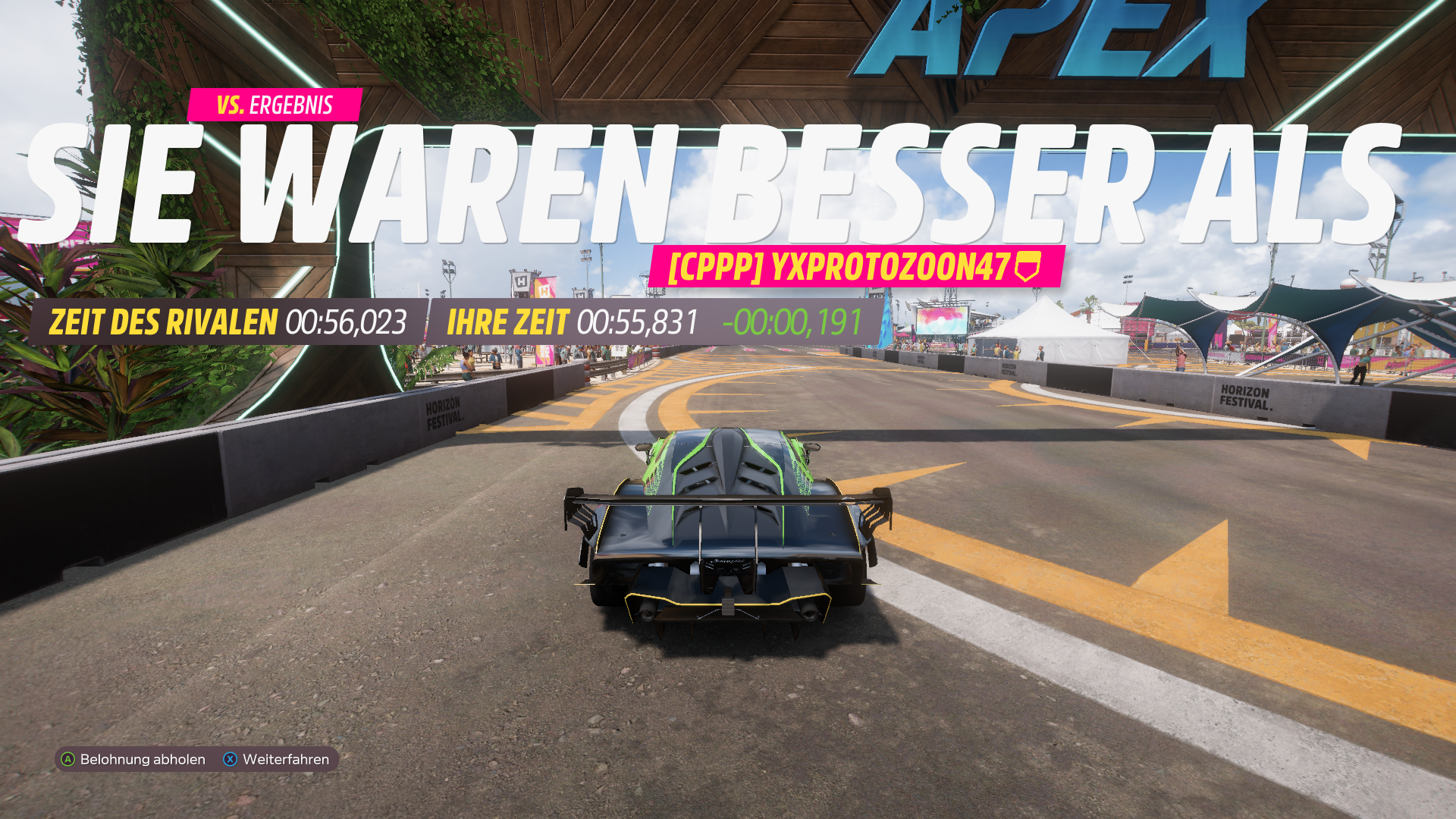Select the yellow IHRE ZEIT label

point(509,322)
